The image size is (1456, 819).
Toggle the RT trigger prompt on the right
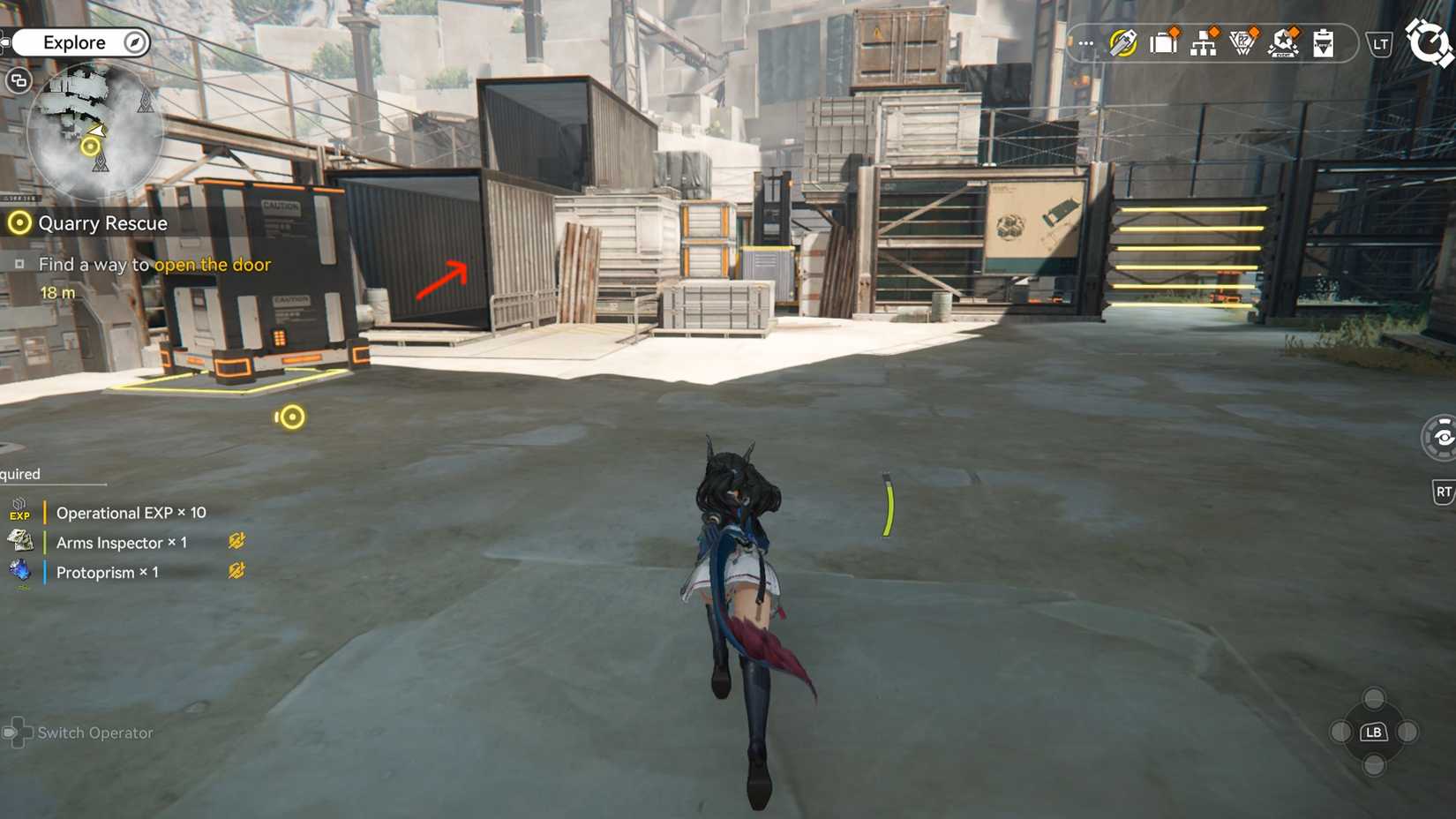[1444, 491]
